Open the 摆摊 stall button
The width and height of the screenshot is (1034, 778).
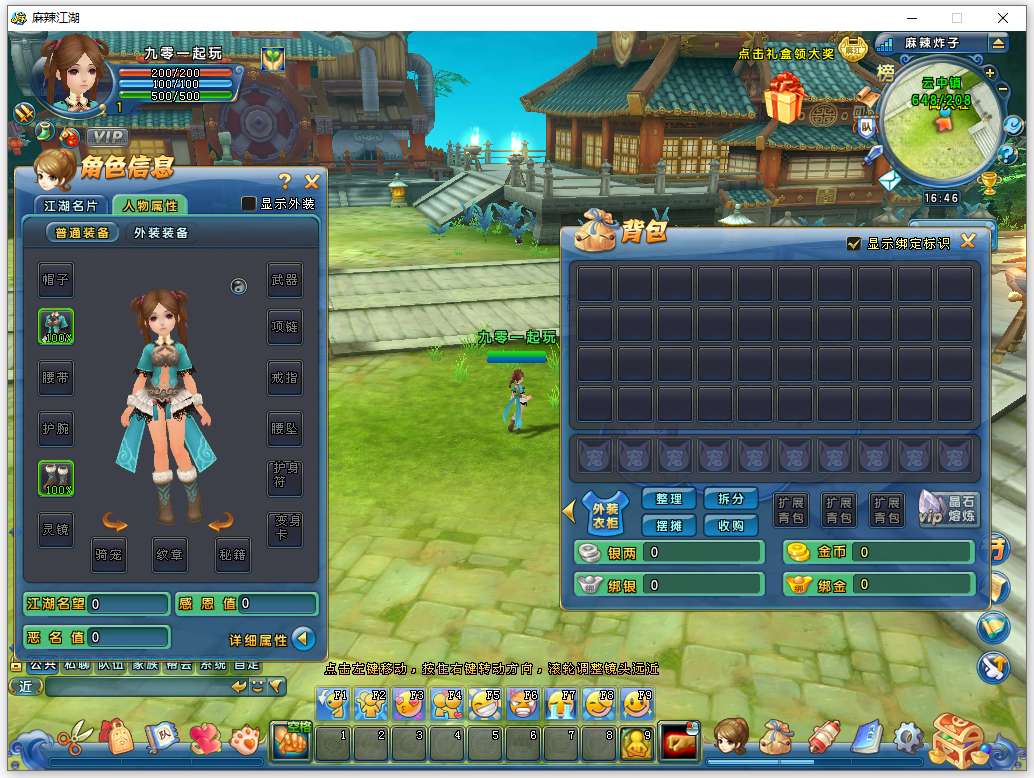669,525
